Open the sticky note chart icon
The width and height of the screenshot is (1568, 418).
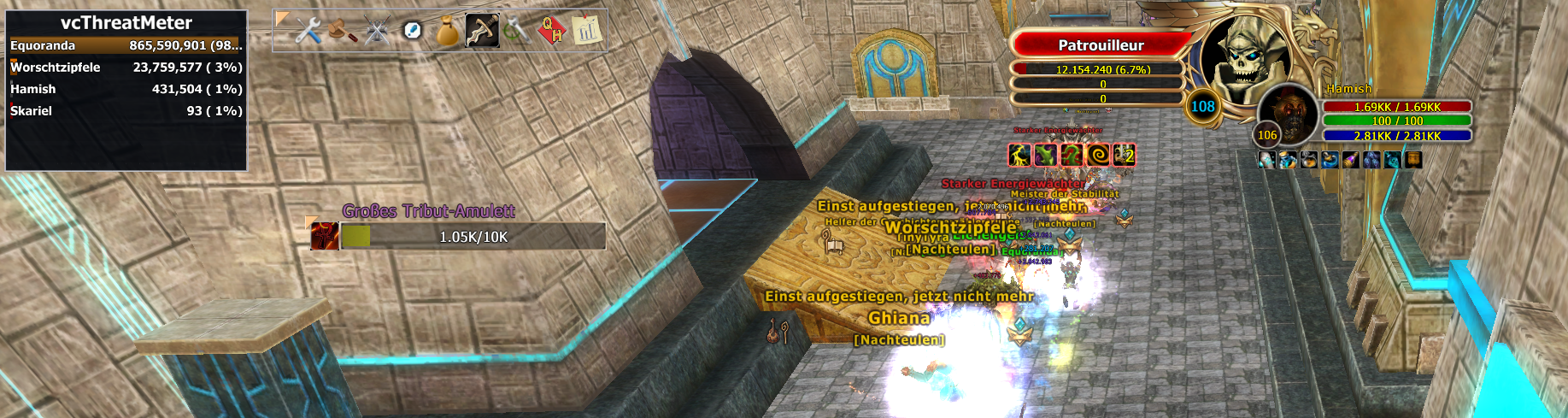point(586,31)
